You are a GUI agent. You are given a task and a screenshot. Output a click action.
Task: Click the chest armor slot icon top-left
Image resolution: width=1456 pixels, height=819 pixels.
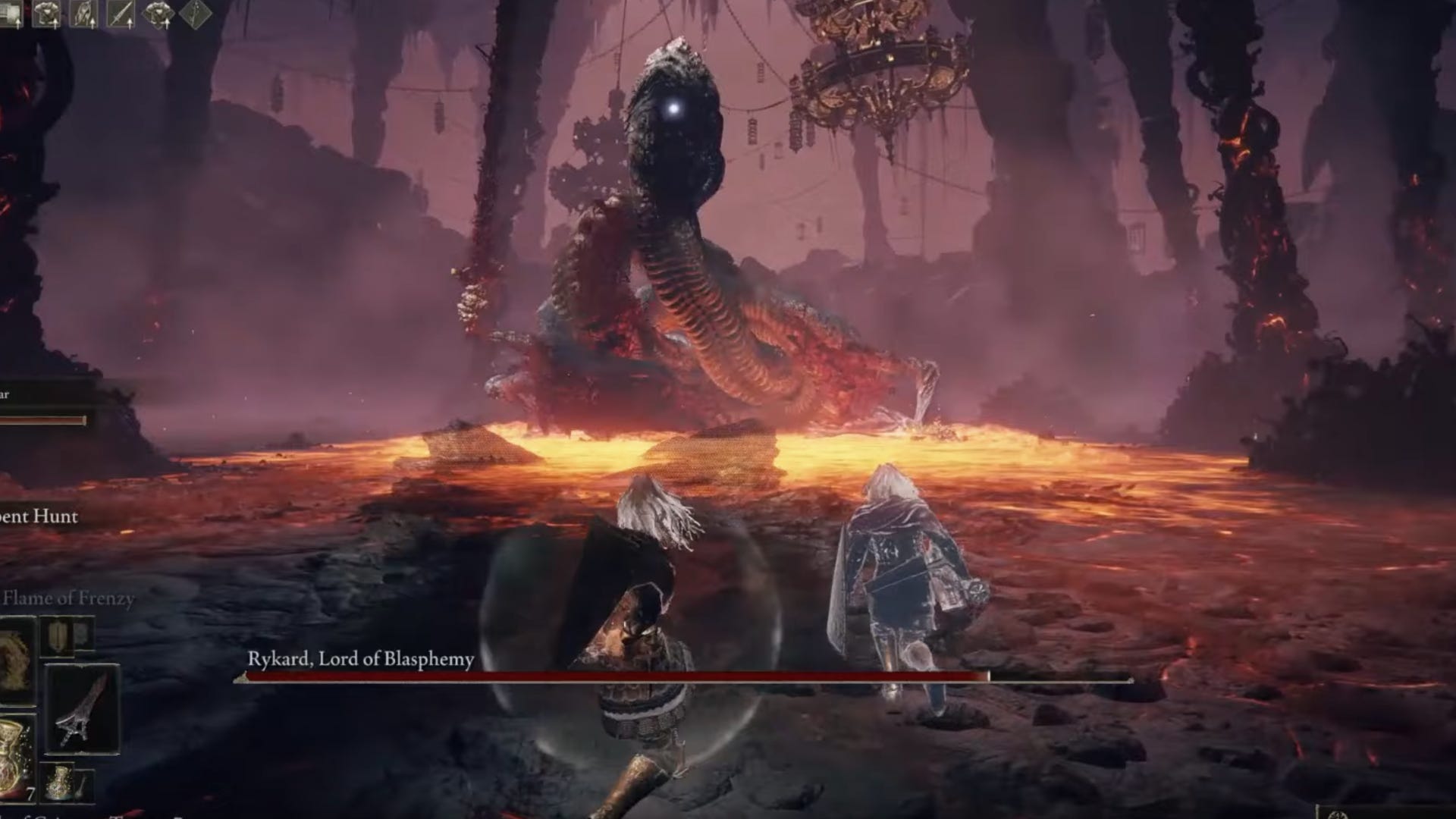pos(45,11)
